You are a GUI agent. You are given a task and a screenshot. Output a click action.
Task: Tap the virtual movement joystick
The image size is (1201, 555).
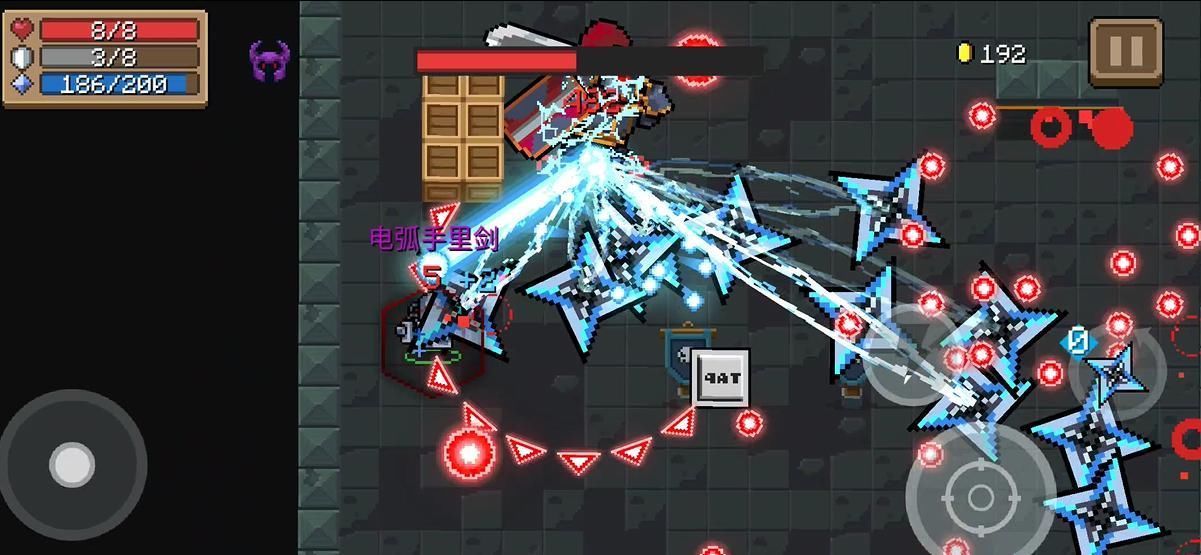[x=72, y=465]
